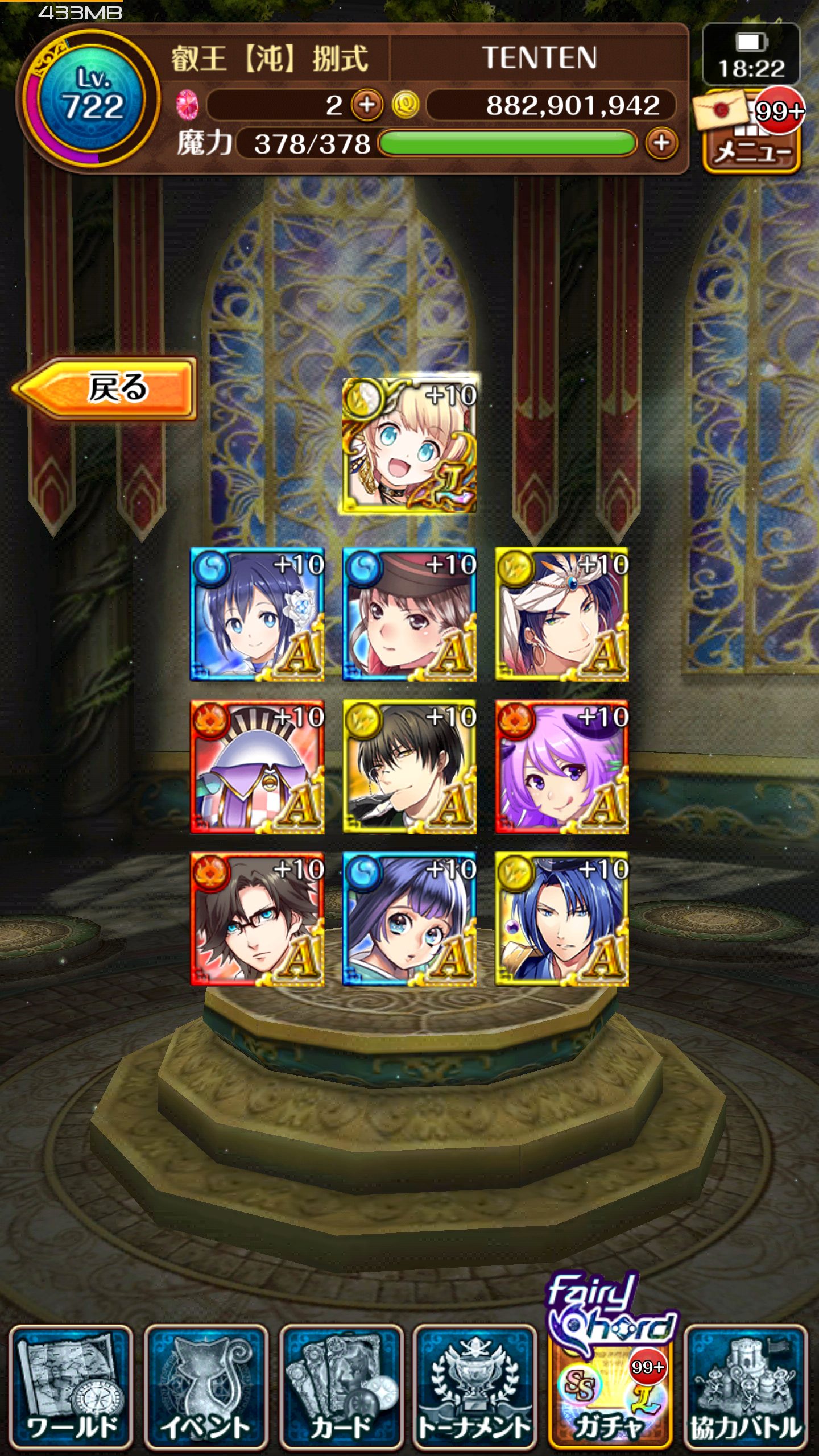Pick the man with glasses card
Viewport: 819px width, 1456px height.
pos(257,919)
